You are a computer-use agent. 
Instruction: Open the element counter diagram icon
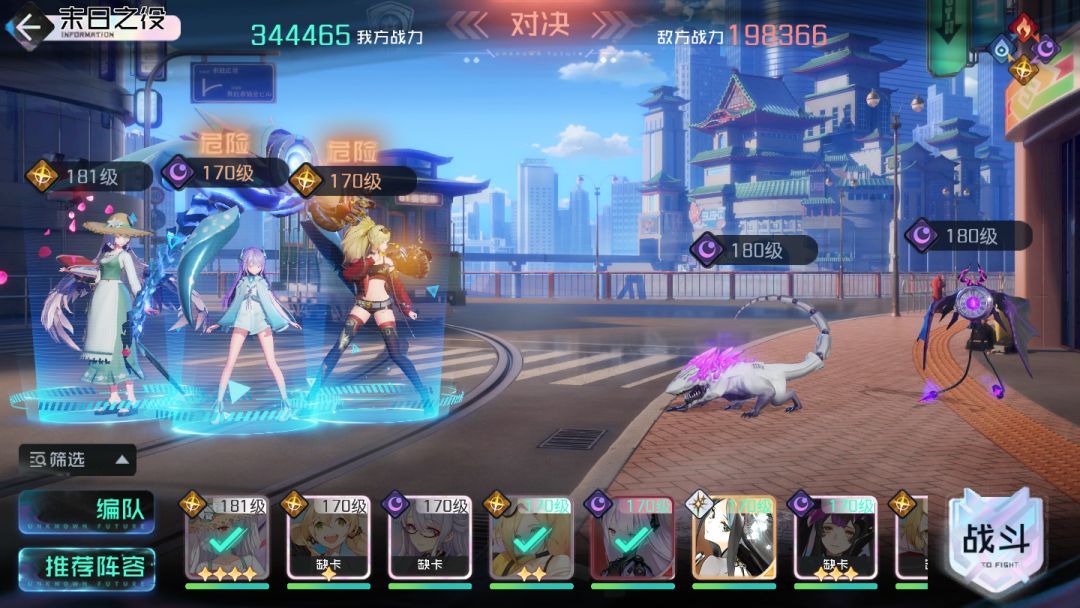coord(1022,46)
